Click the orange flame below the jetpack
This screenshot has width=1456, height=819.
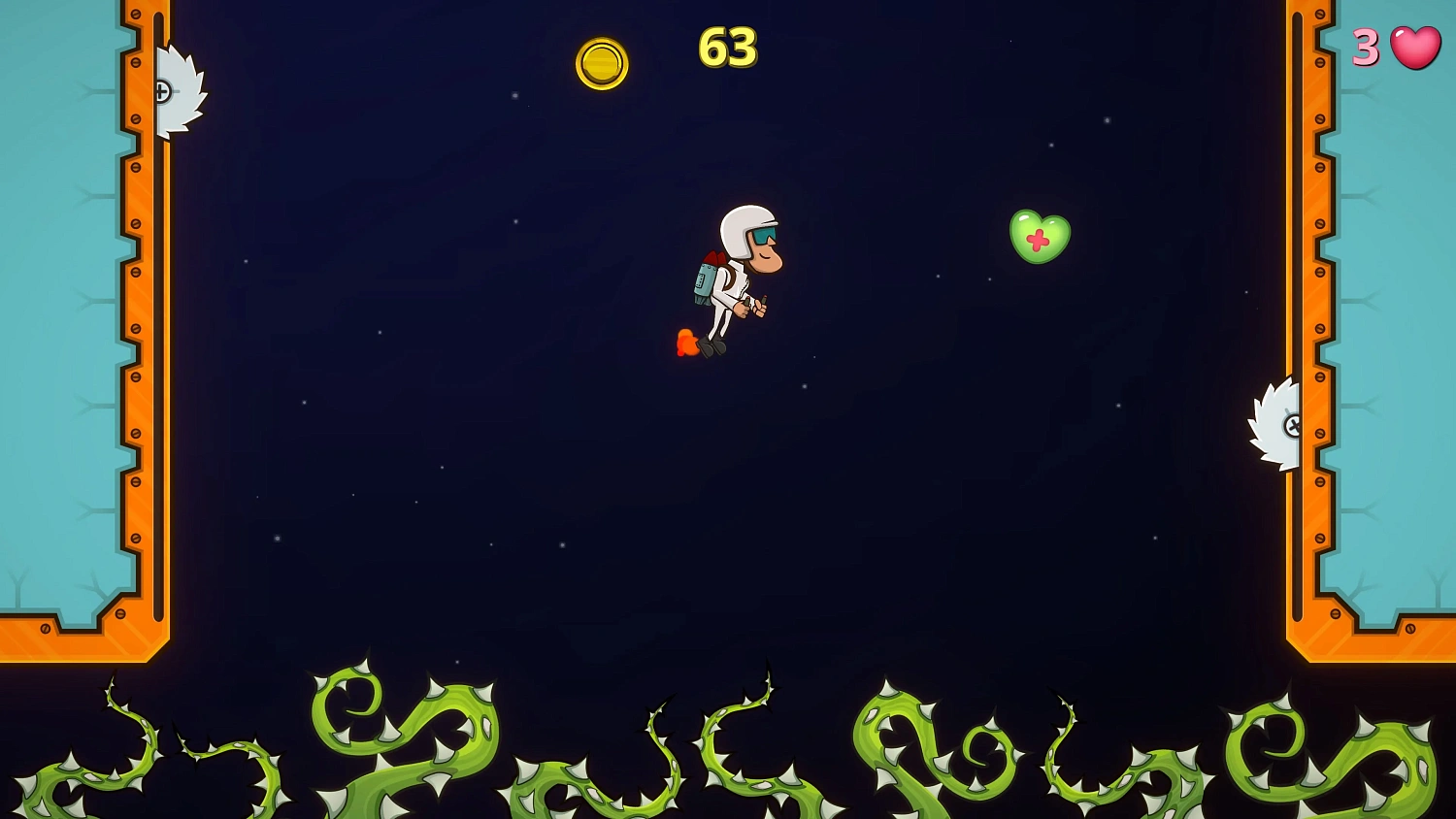(x=685, y=340)
